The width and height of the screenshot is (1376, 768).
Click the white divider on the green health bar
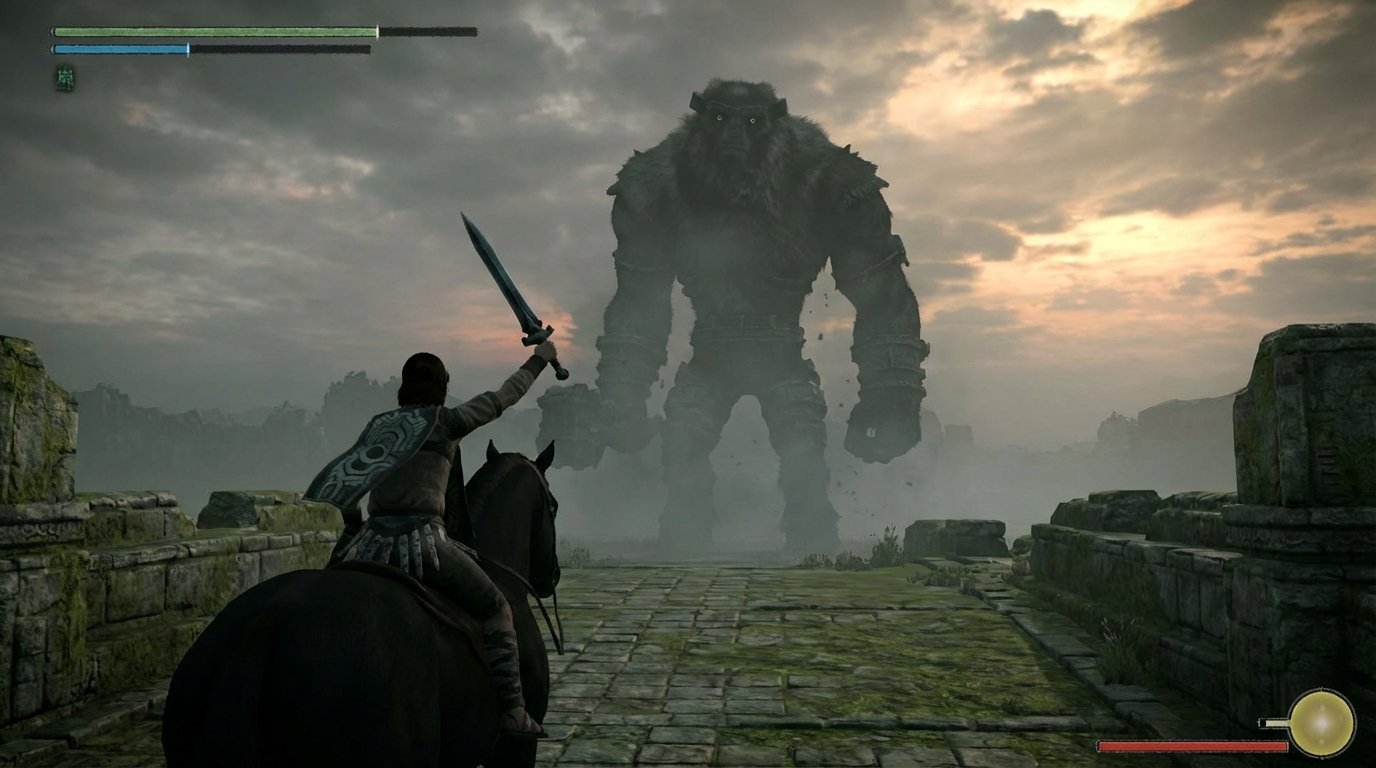click(378, 30)
